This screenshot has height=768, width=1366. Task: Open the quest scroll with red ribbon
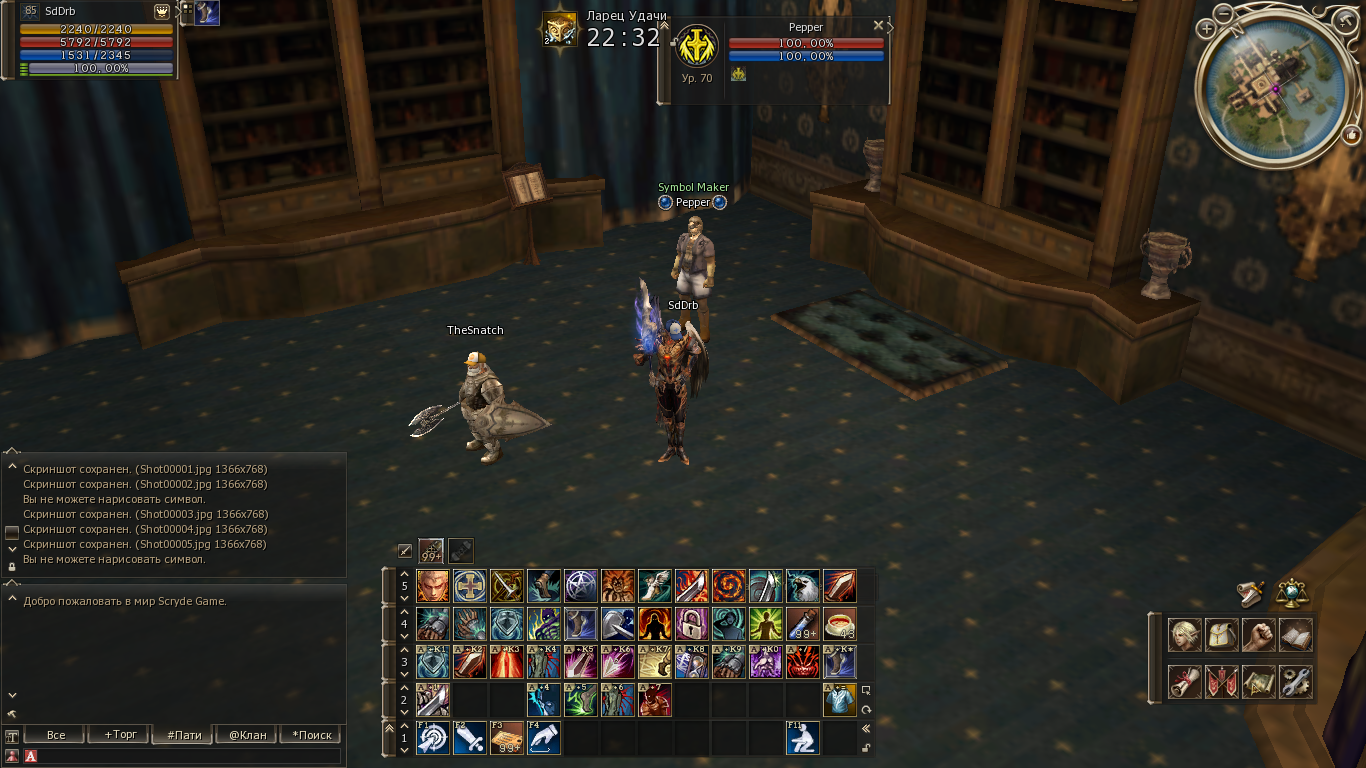coord(1184,682)
